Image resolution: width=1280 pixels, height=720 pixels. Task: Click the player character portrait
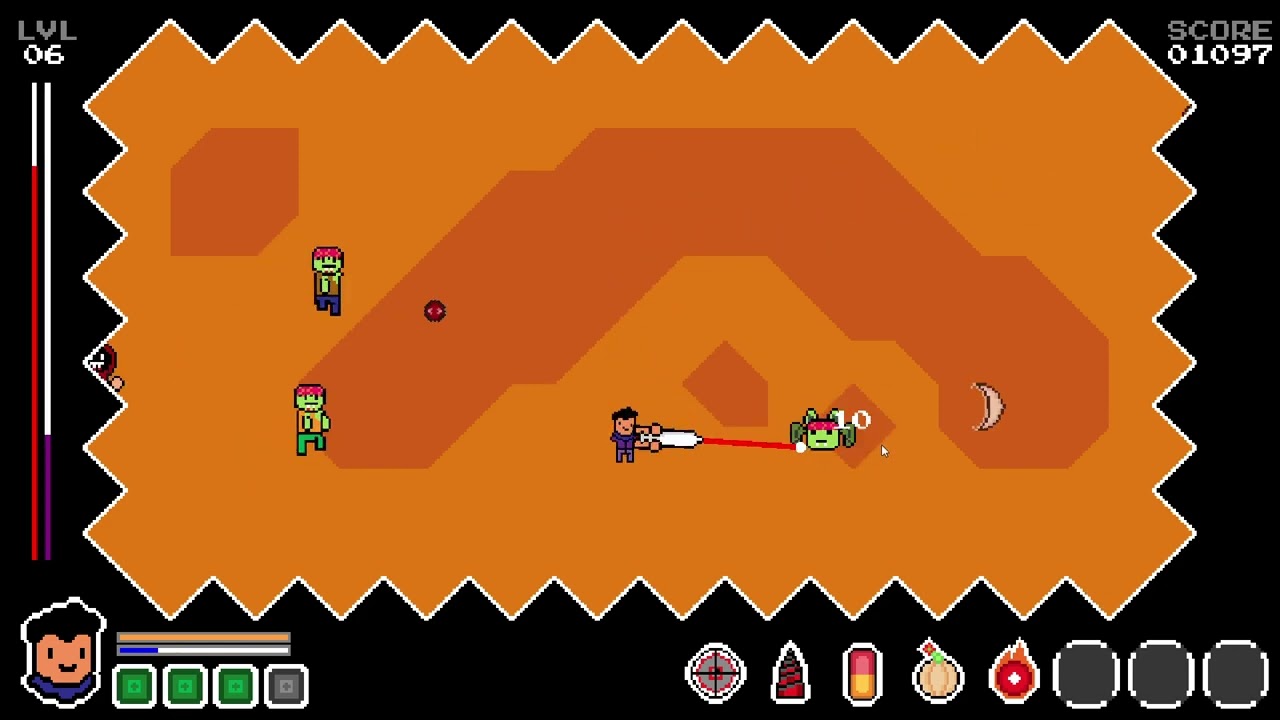pyautogui.click(x=62, y=655)
